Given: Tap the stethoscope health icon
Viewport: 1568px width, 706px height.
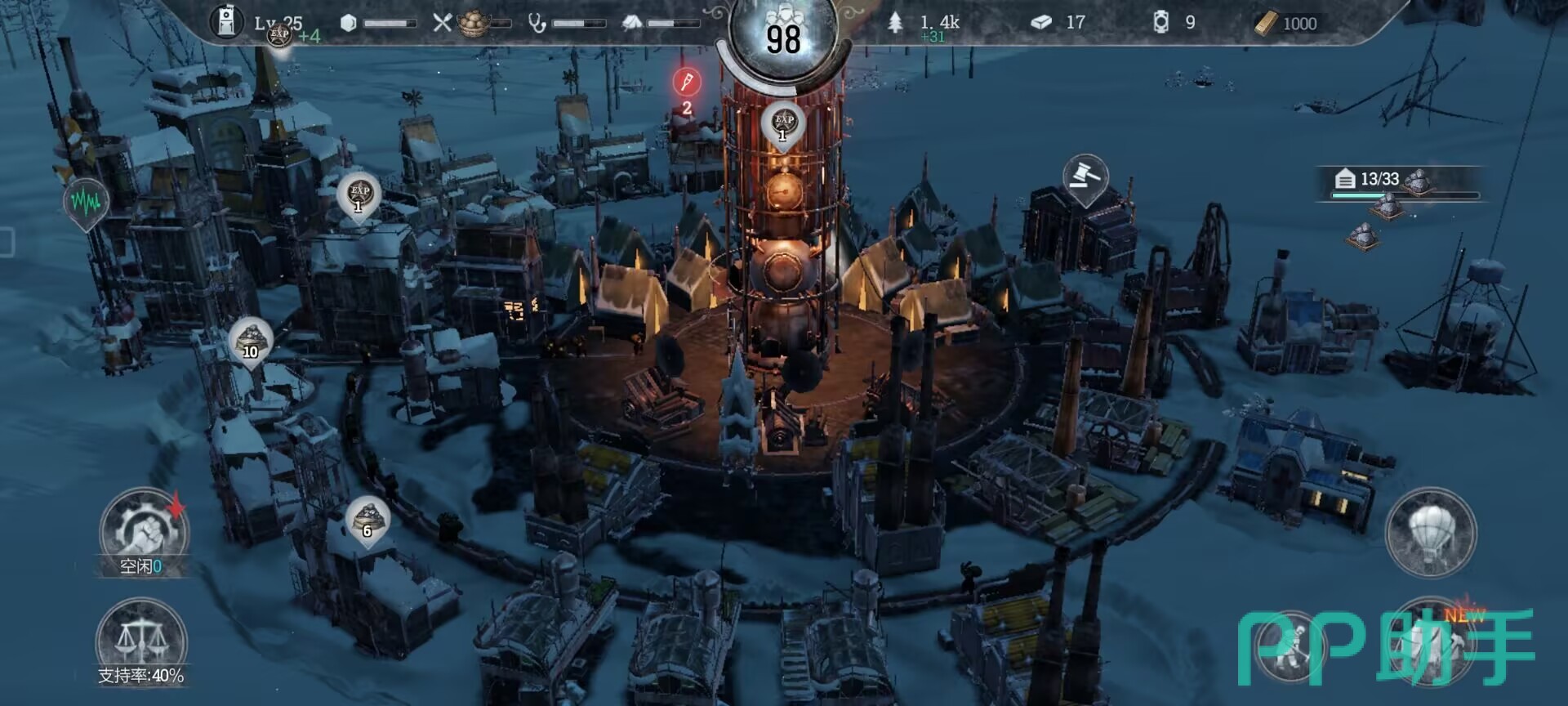Looking at the screenshot, I should pyautogui.click(x=537, y=23).
